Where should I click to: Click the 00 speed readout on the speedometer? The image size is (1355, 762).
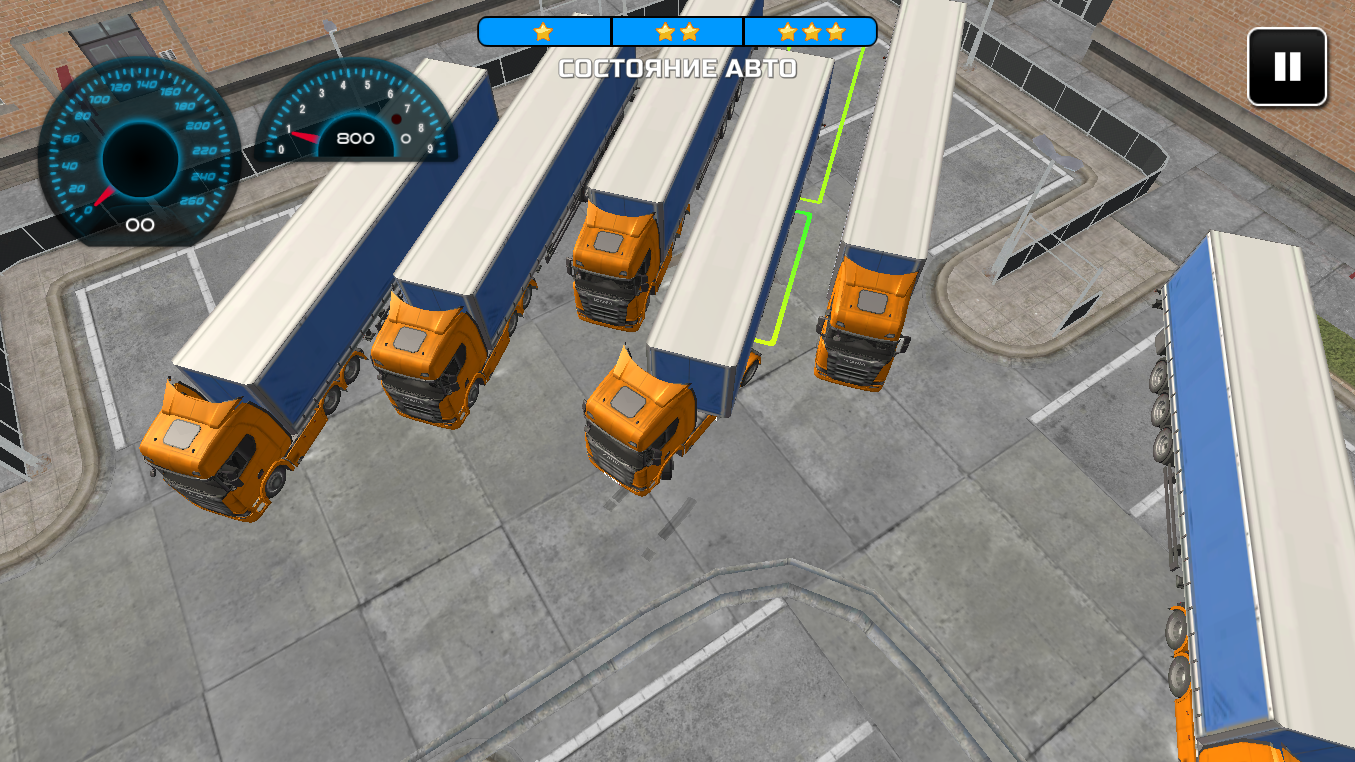(x=140, y=225)
